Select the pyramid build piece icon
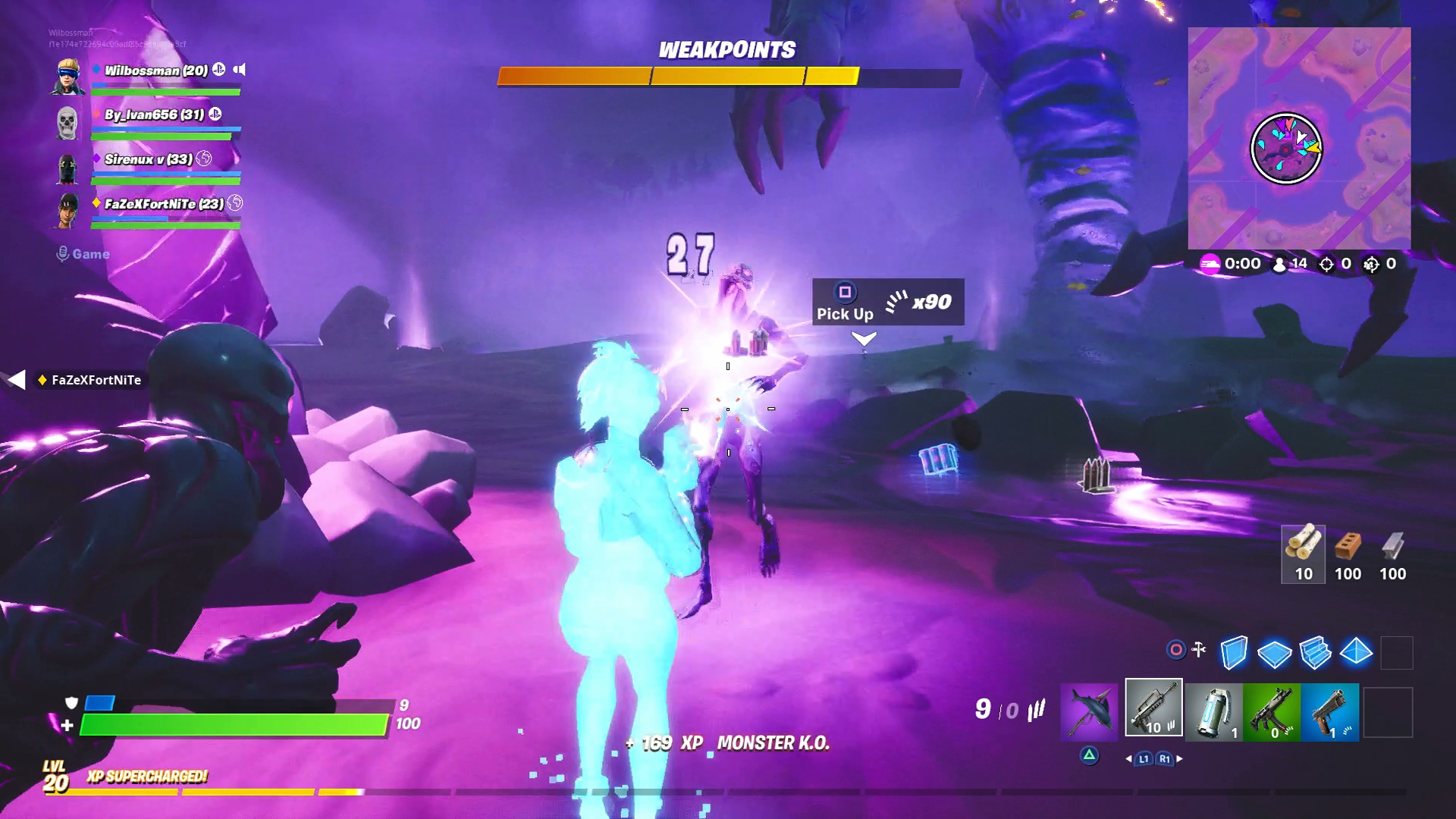Screen dimensions: 1456x819 click(1356, 652)
